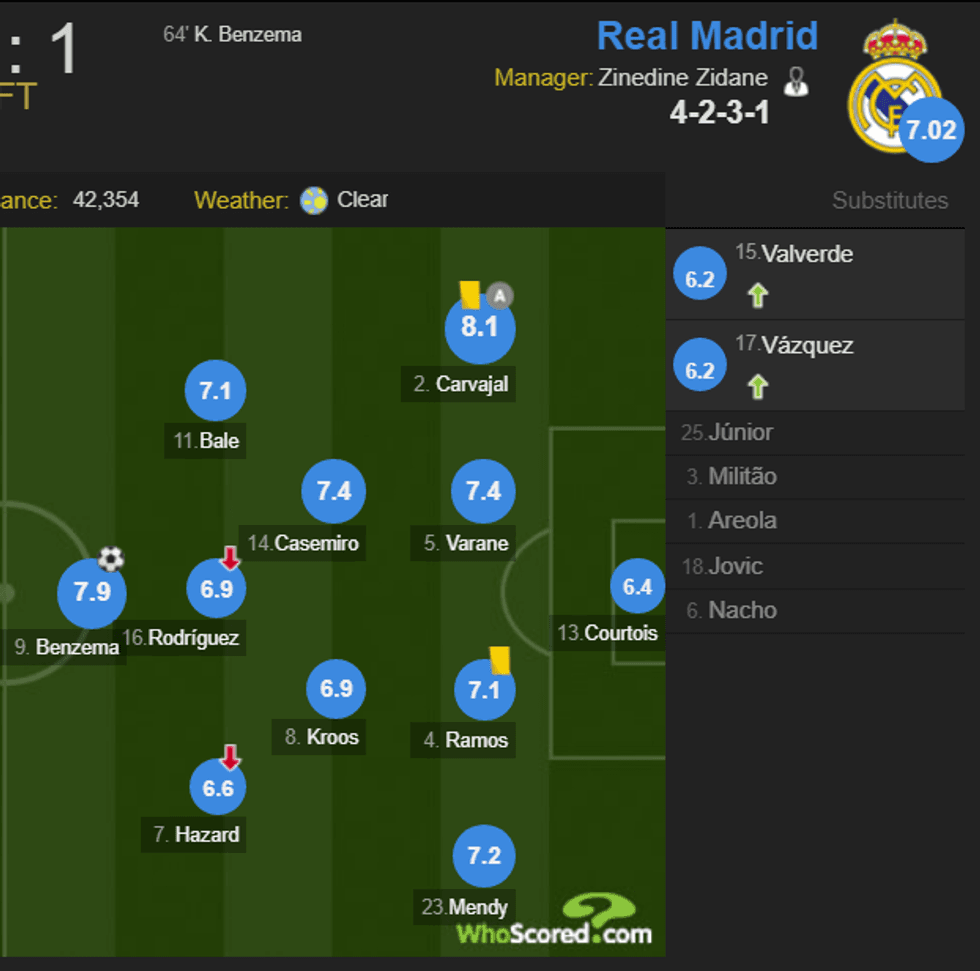The height and width of the screenshot is (971, 980).
Task: Select Mendy's player marker
Action: pyautogui.click(x=484, y=856)
